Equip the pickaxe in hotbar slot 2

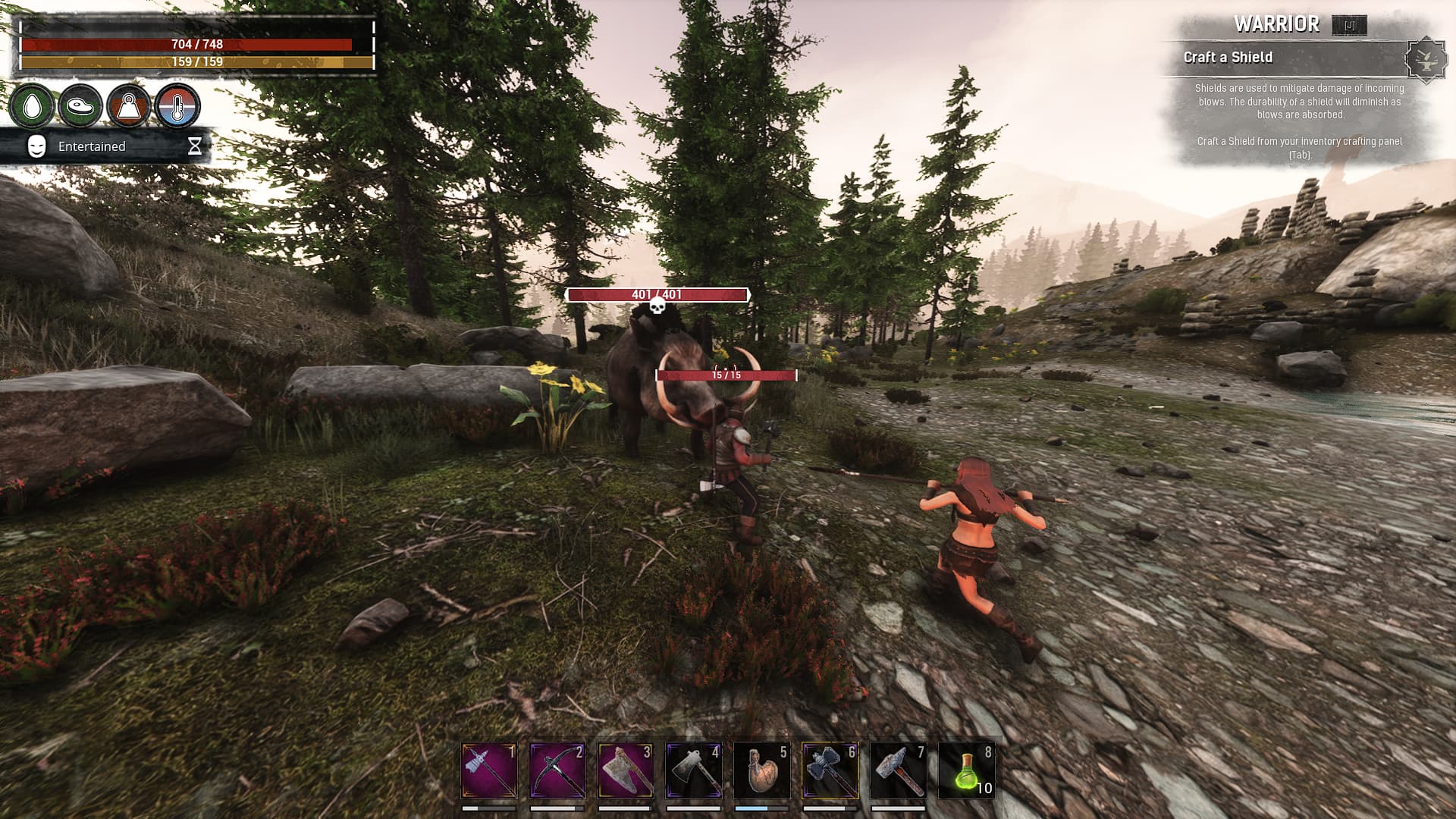click(557, 770)
